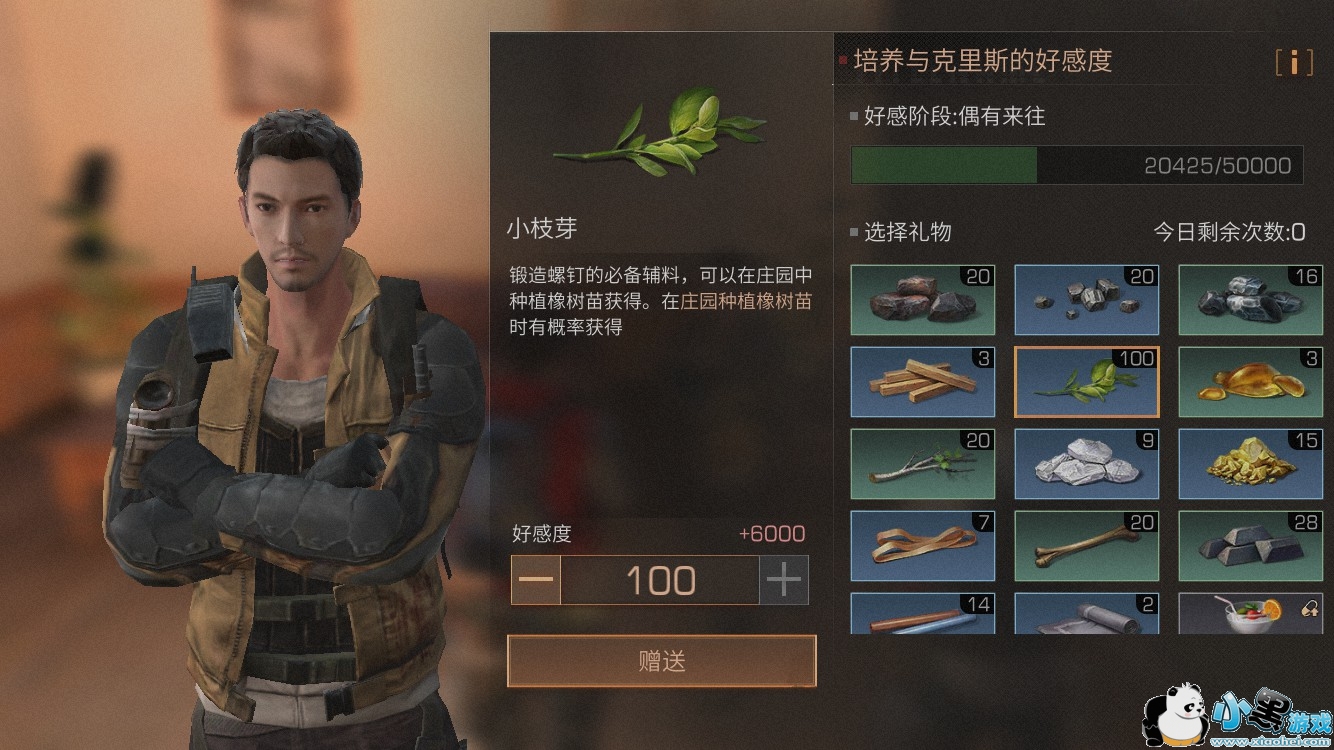Choose the small grey stone fragments slot
Screen dimensions: 1334x750
point(1087,299)
